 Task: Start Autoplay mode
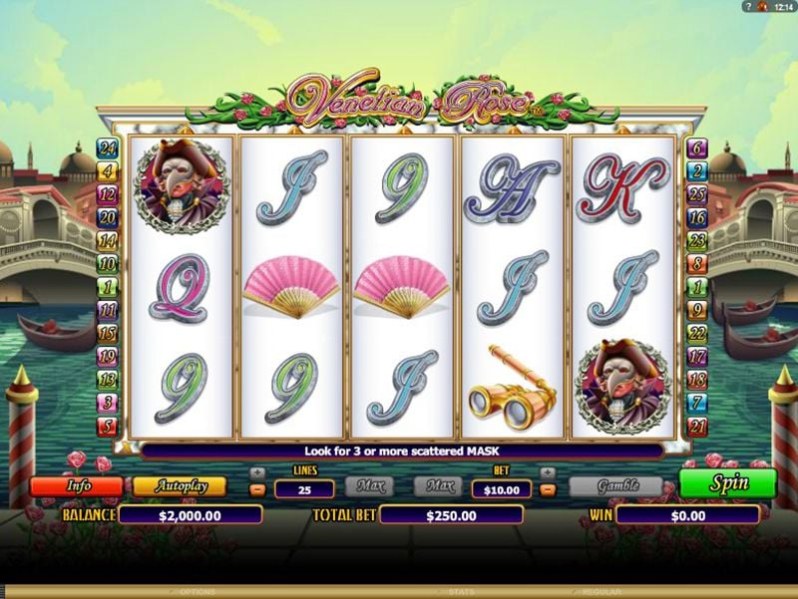coord(179,487)
